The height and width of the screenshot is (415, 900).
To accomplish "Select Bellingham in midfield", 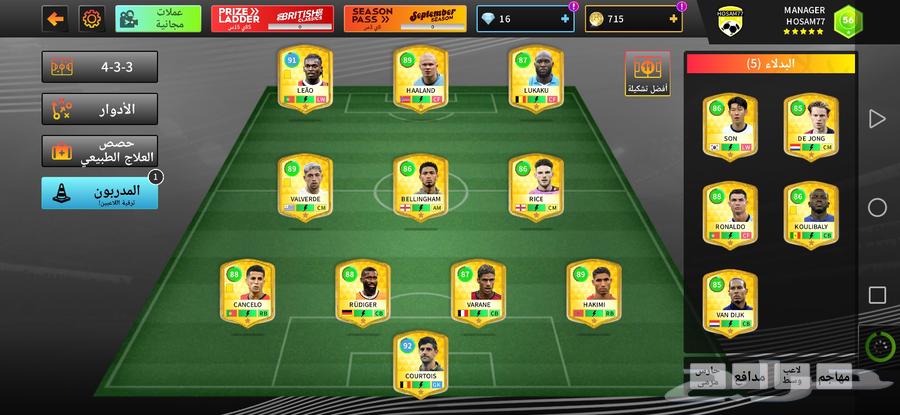I will pos(419,185).
